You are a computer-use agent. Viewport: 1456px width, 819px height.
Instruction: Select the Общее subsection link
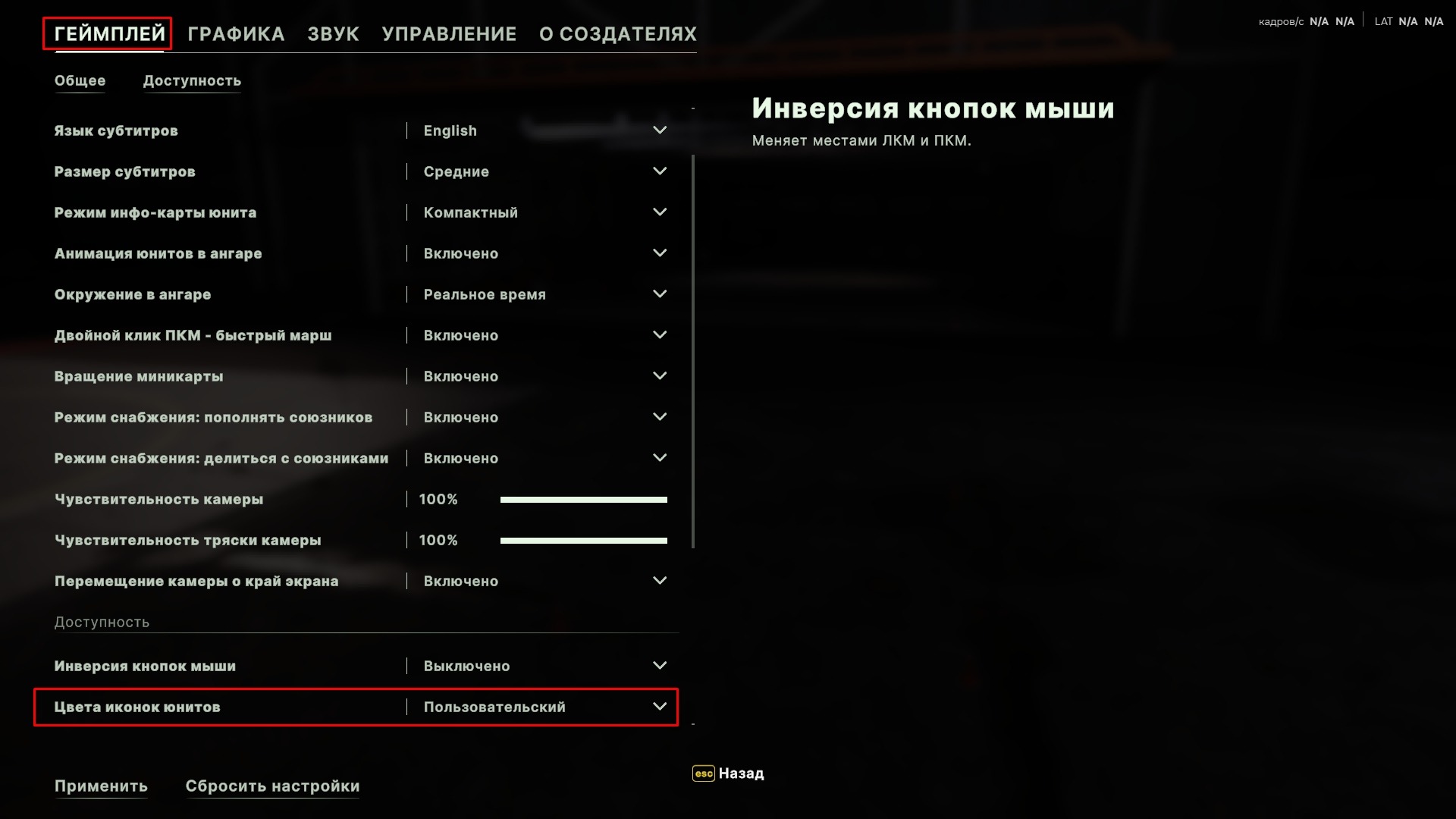tap(80, 81)
